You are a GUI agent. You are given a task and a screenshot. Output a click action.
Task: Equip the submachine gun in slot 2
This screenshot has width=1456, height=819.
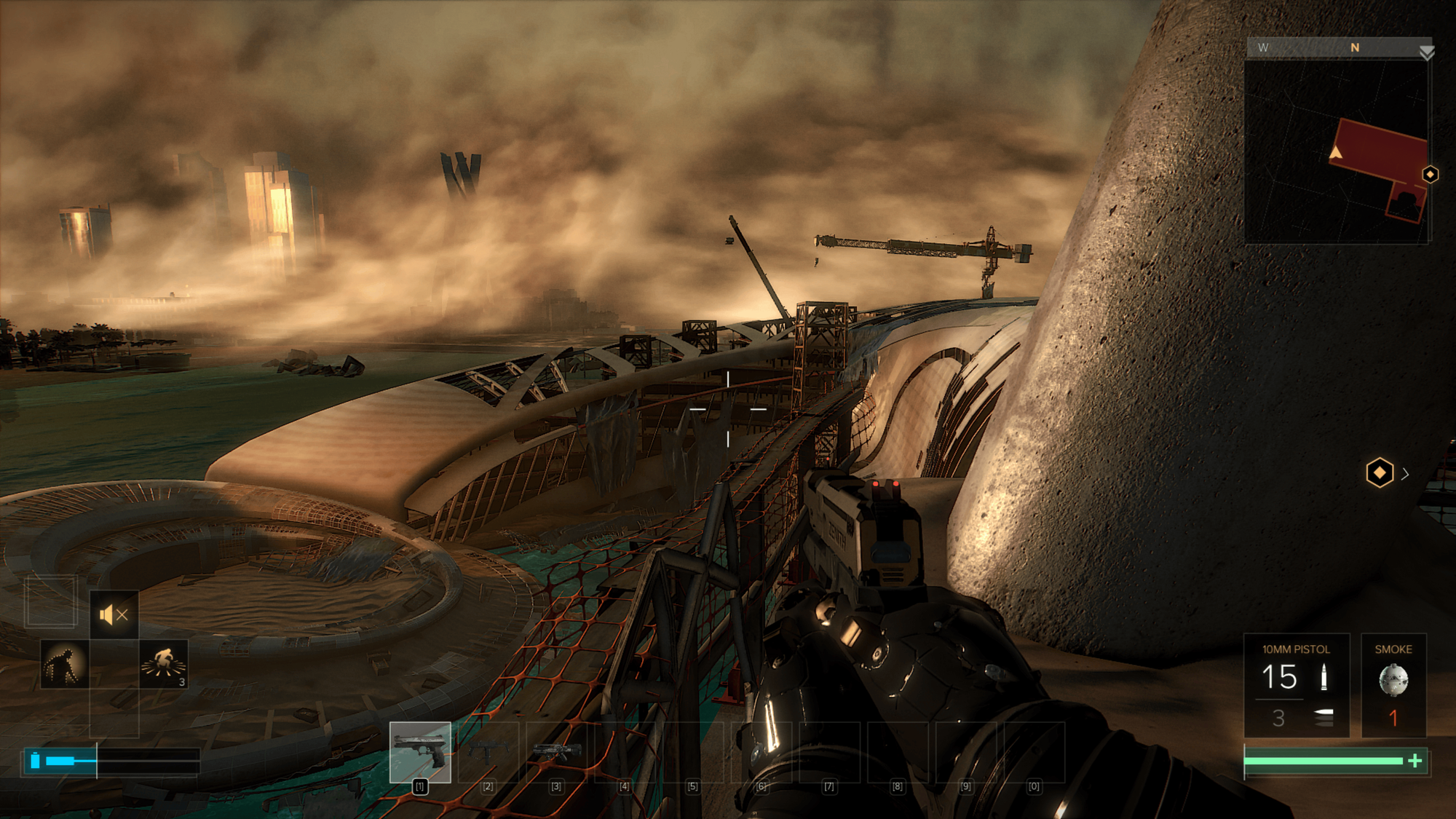[488, 752]
